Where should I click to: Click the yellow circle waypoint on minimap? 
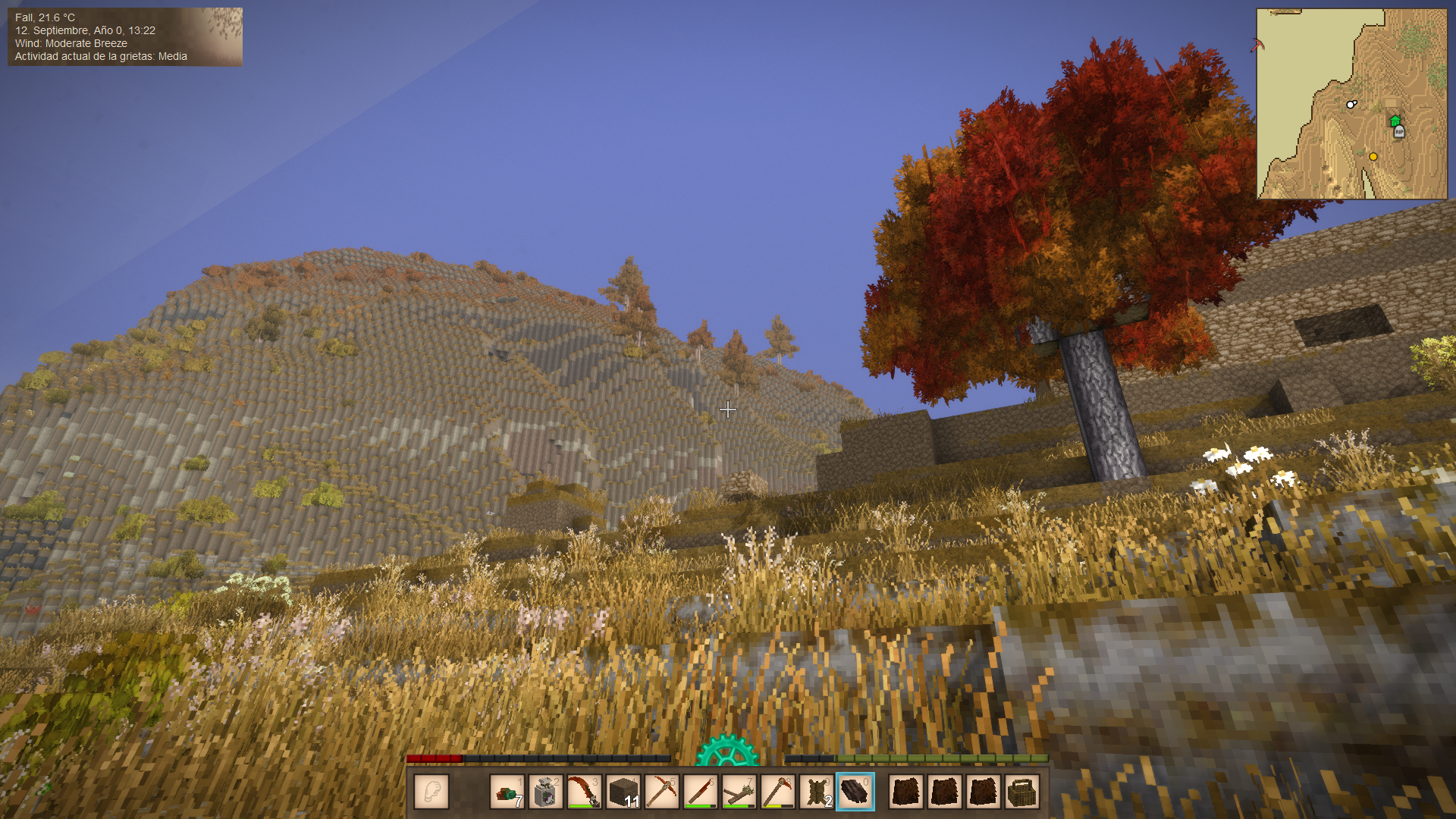tap(1373, 157)
